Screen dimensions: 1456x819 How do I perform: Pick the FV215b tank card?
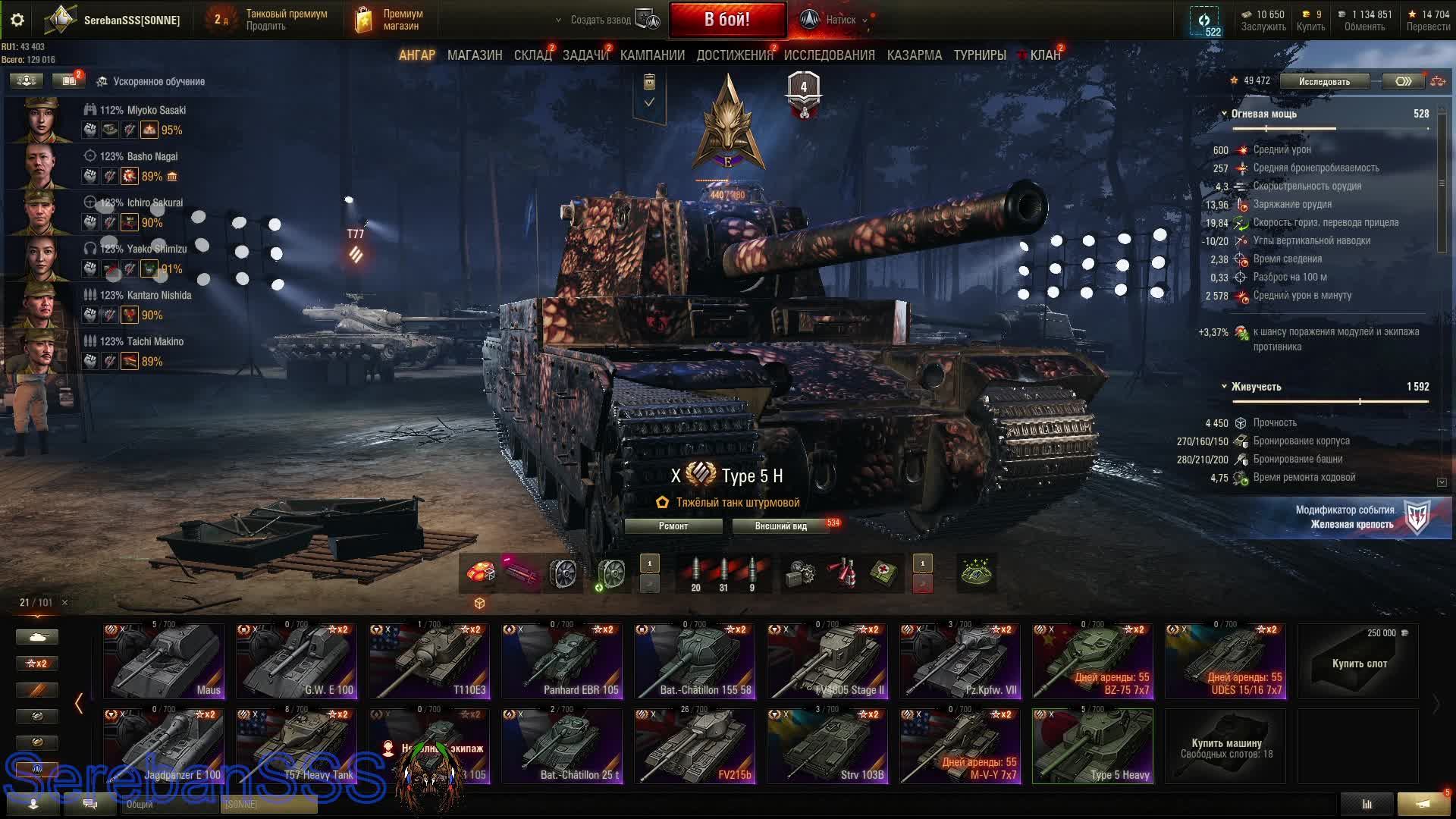click(x=695, y=745)
